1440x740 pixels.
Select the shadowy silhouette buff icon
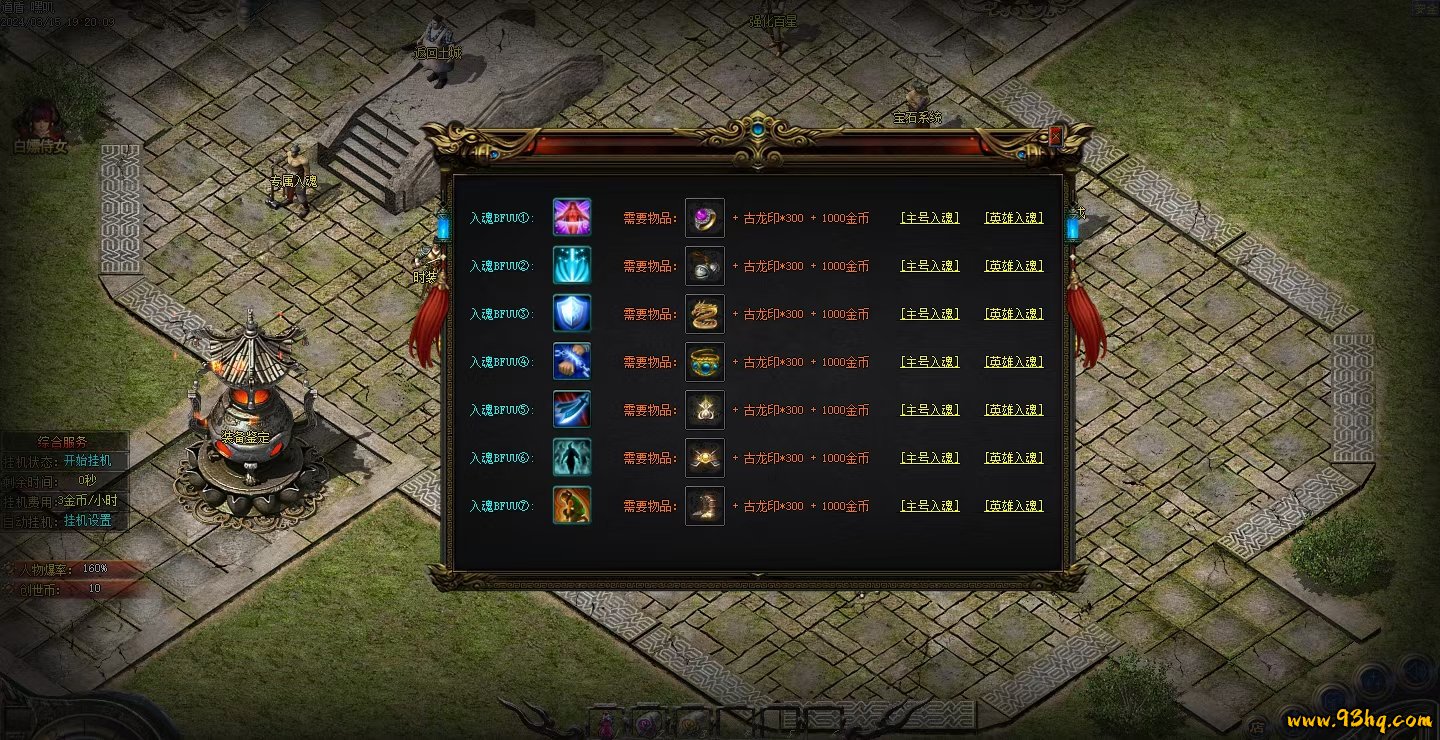[572, 457]
